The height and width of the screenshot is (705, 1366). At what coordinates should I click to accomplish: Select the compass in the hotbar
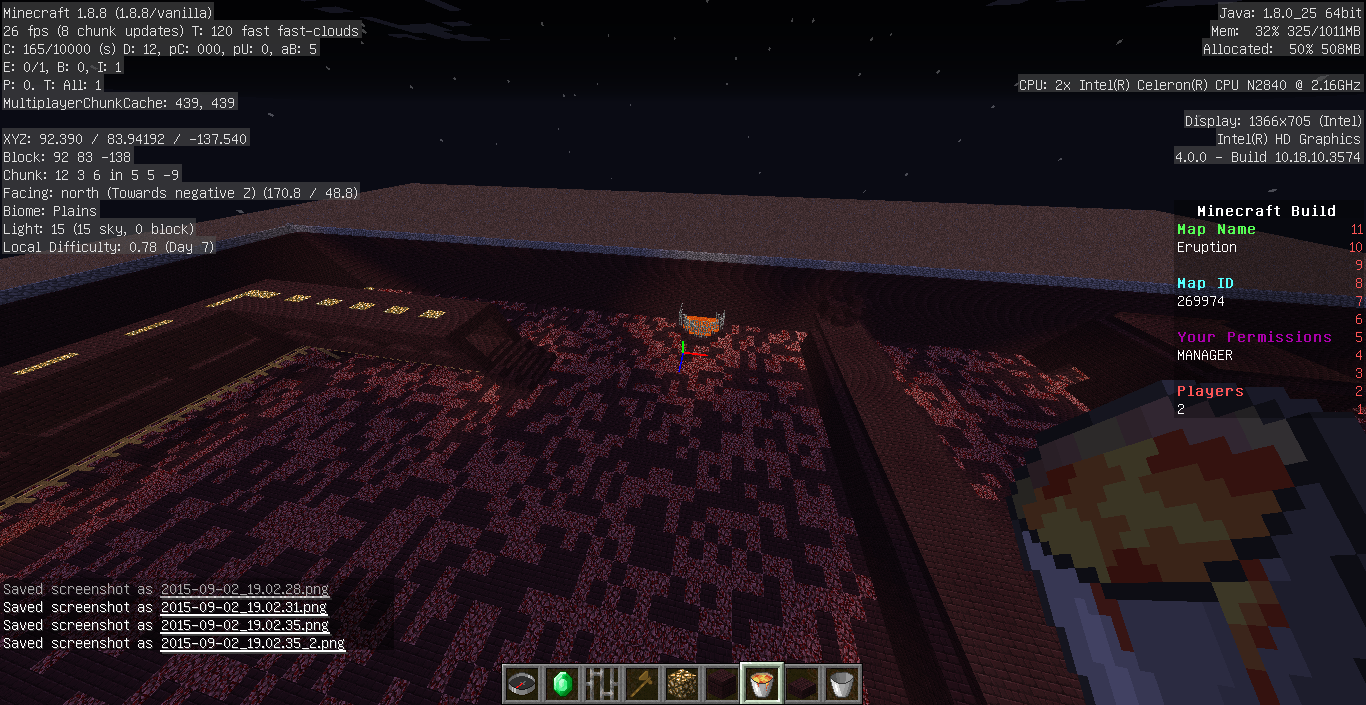[x=522, y=685]
